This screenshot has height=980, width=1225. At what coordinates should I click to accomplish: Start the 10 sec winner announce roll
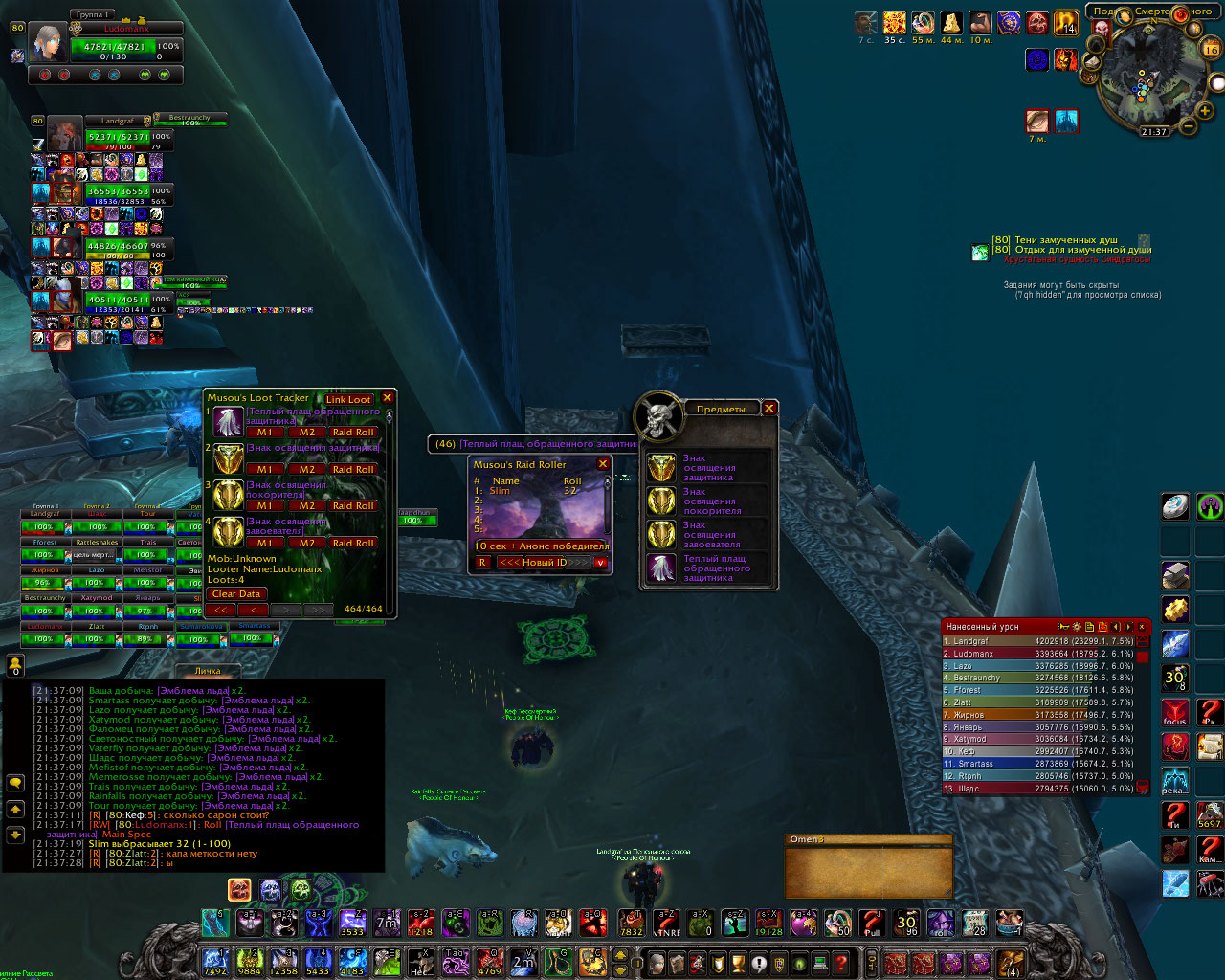point(542,546)
